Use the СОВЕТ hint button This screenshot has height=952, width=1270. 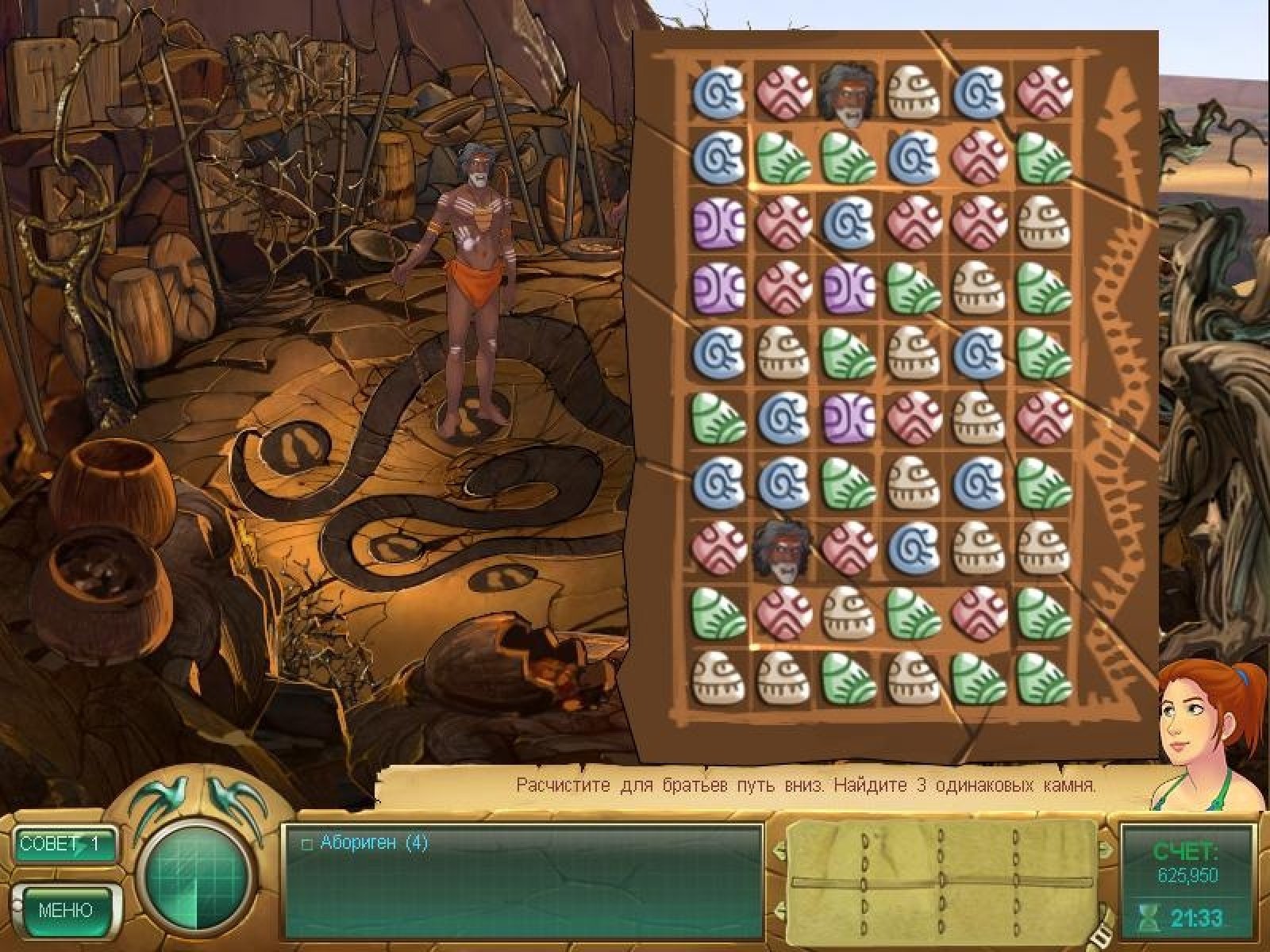[x=65, y=843]
